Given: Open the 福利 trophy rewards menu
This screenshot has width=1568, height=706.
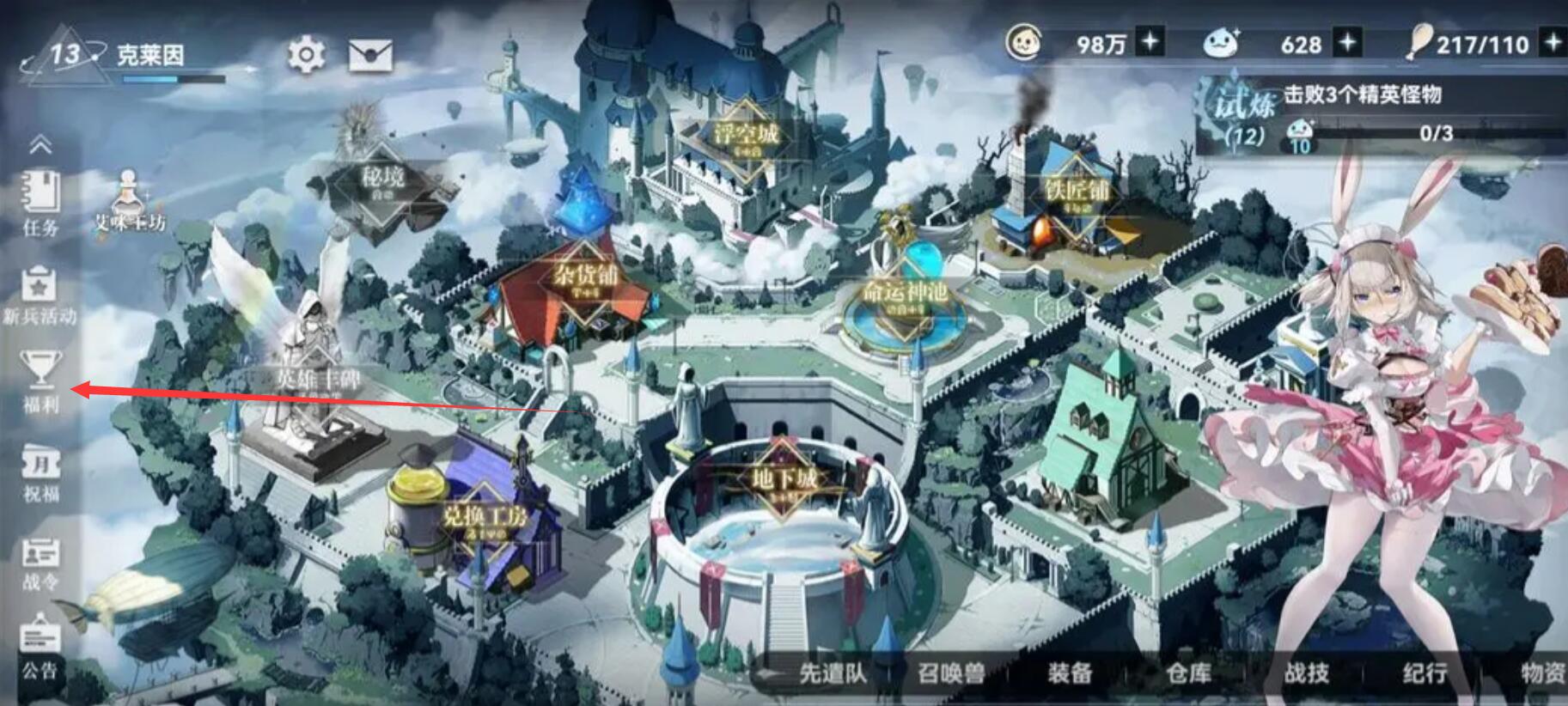Looking at the screenshot, I should click(40, 380).
